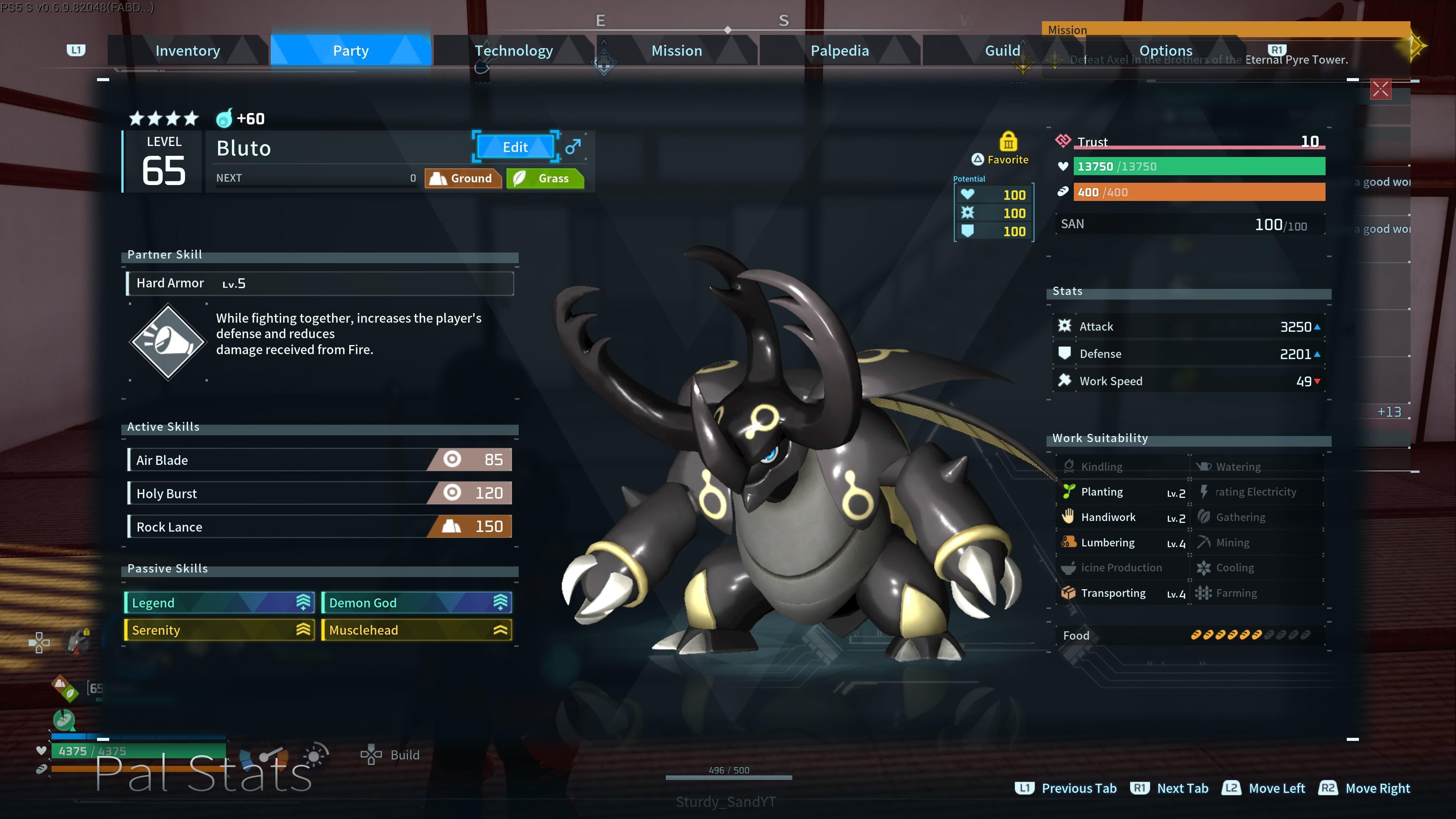Click the Edit name button
1456x819 pixels.
515,147
